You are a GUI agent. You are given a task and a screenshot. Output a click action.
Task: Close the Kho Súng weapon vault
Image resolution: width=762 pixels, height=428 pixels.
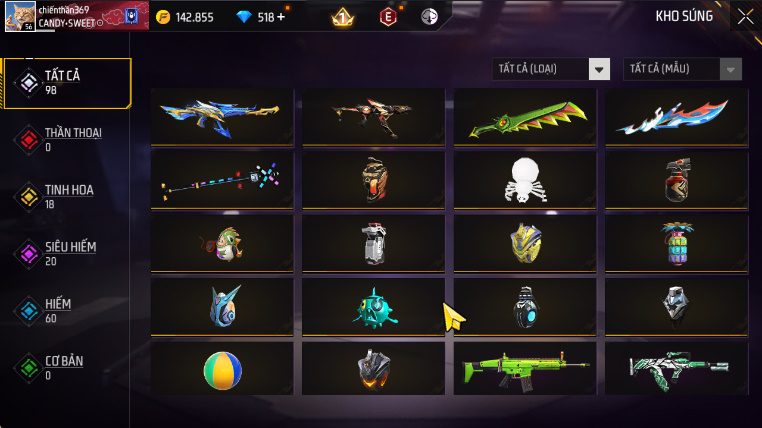[x=745, y=16]
